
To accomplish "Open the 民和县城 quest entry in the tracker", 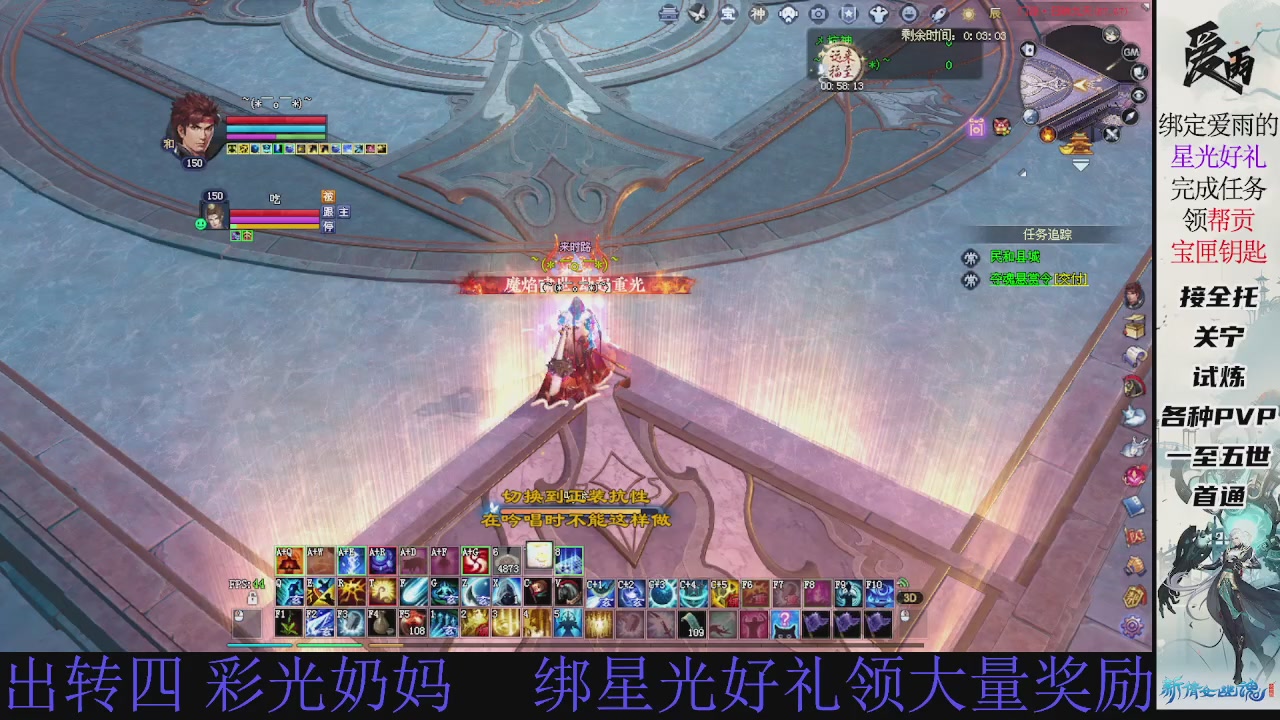I will point(1016,257).
